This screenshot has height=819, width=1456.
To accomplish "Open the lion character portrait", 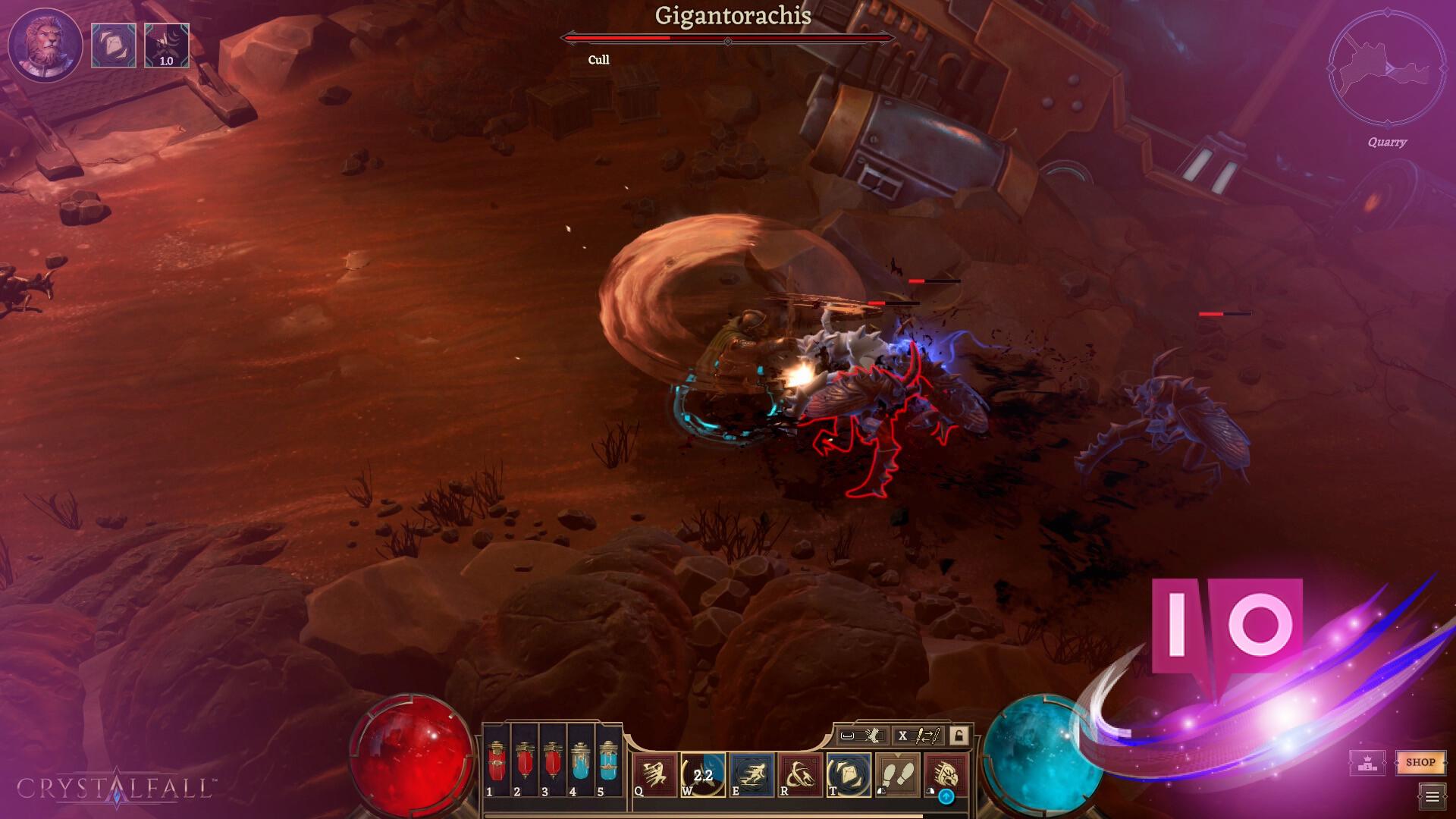I will click(x=45, y=45).
